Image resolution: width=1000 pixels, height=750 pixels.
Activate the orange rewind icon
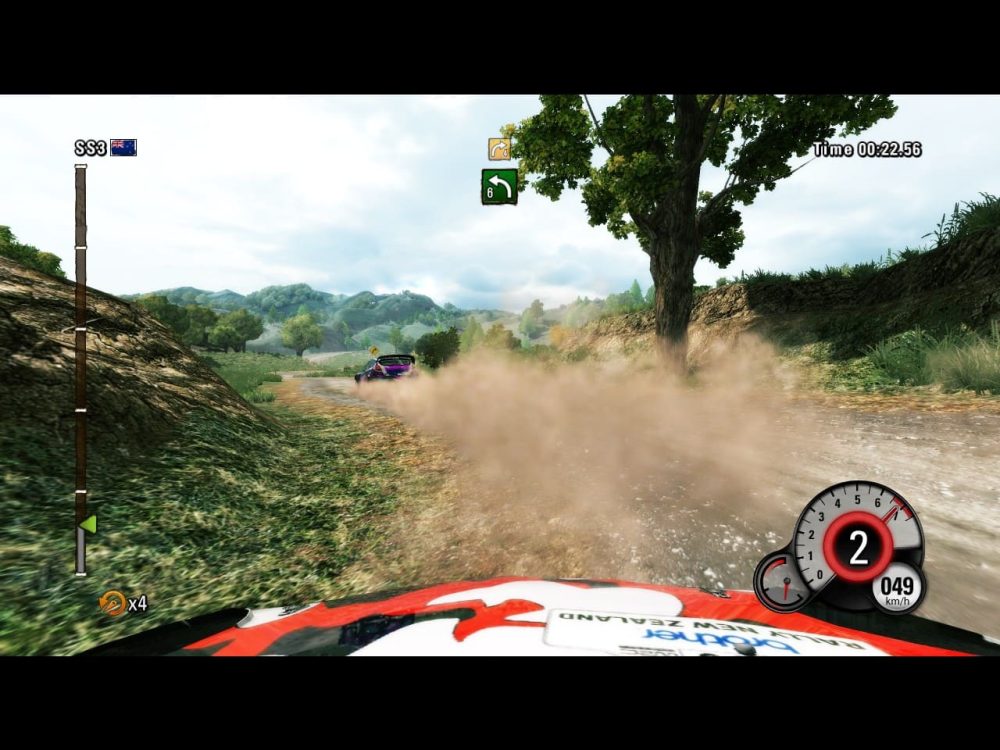point(112,602)
